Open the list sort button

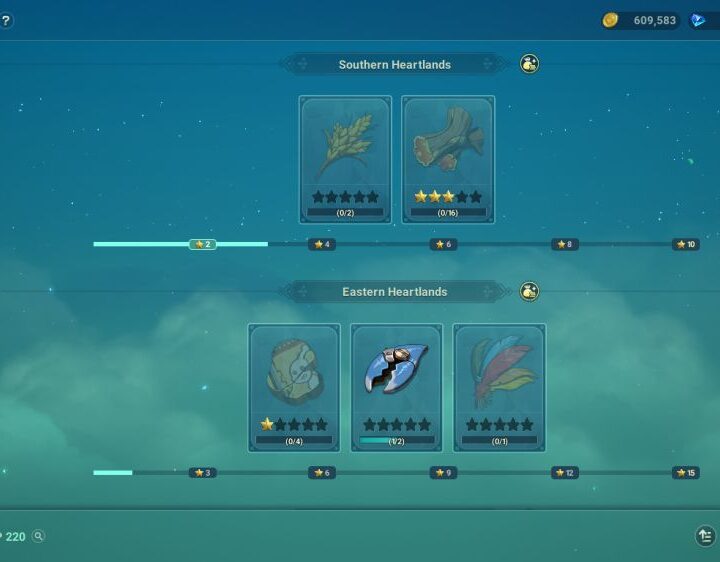(x=705, y=536)
